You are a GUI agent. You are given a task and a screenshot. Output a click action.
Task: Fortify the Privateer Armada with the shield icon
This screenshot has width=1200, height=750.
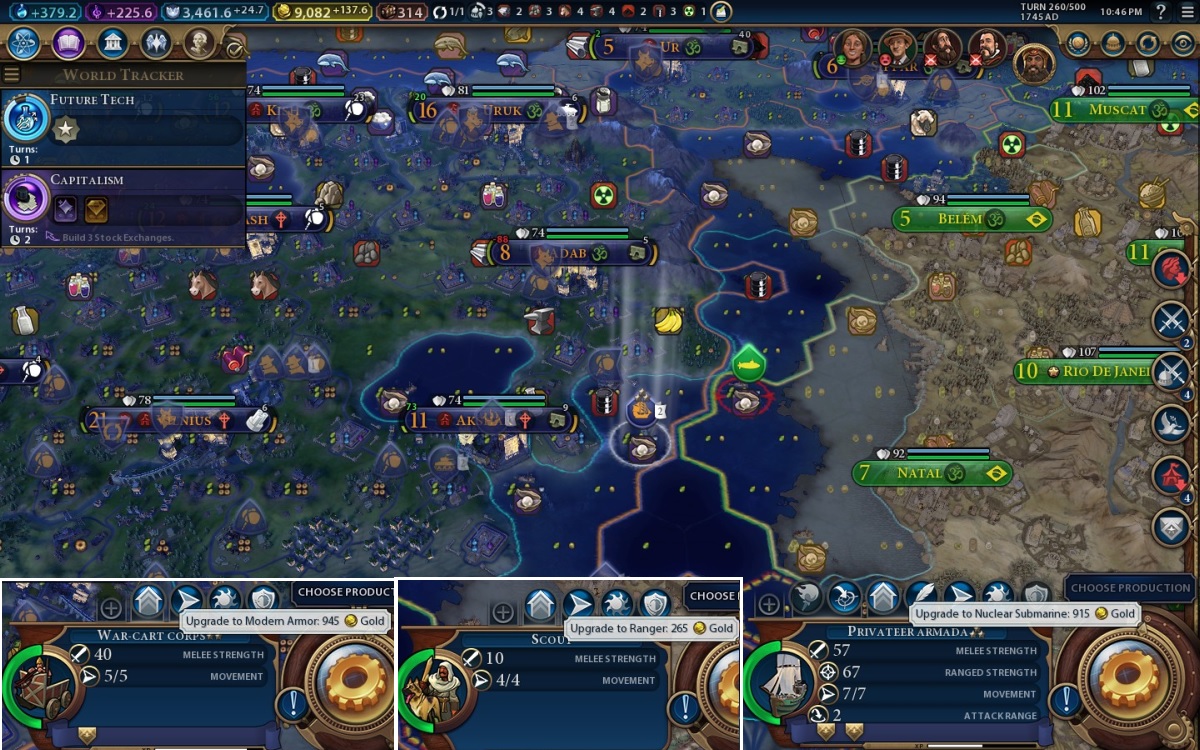(1036, 596)
